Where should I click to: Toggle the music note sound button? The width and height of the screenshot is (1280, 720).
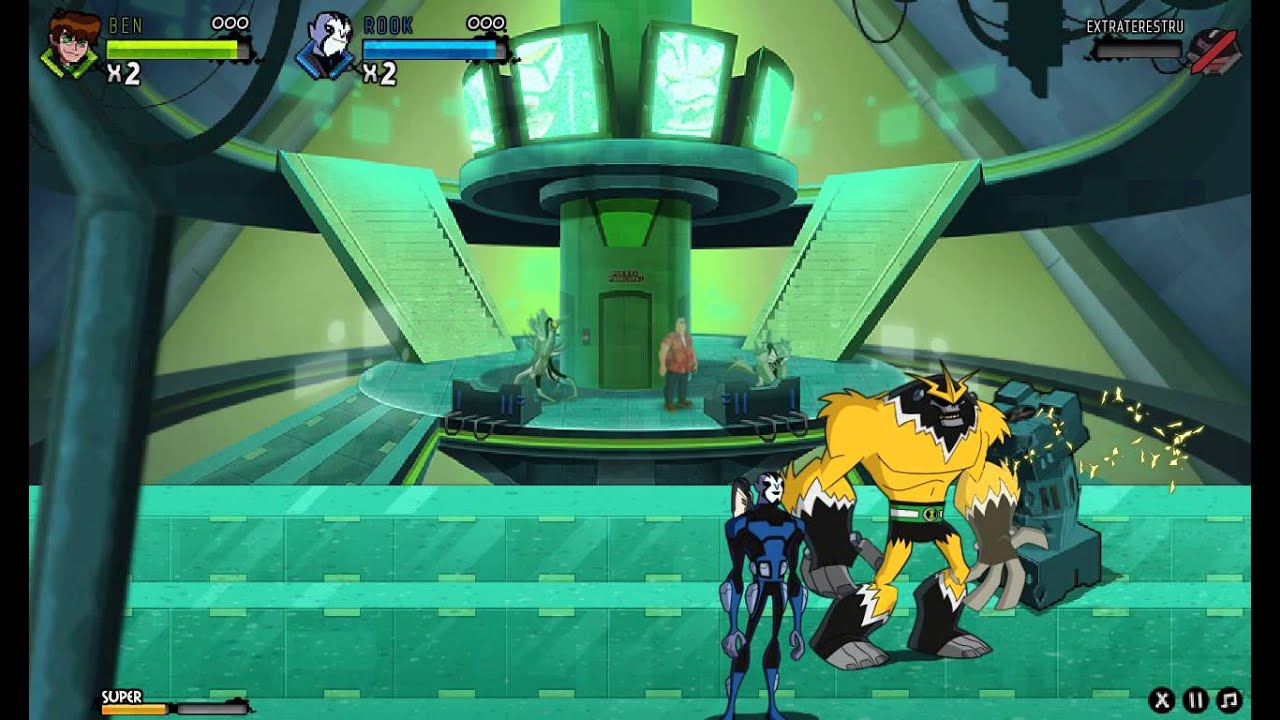click(x=1230, y=700)
